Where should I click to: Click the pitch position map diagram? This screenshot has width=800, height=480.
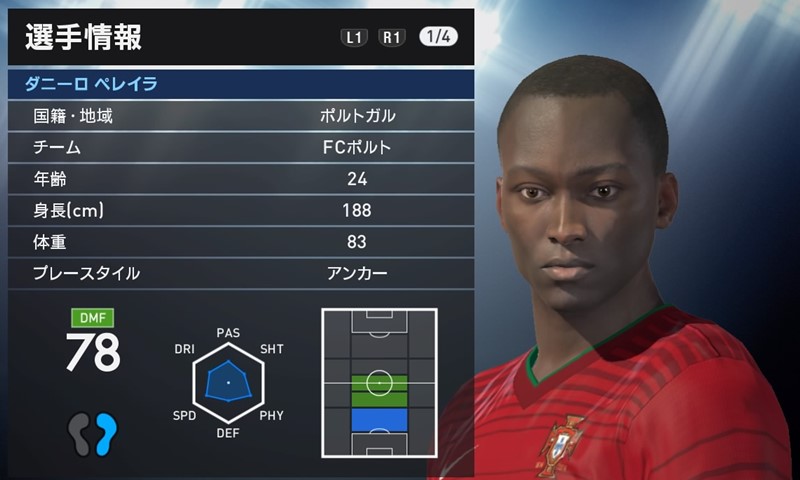[379, 381]
